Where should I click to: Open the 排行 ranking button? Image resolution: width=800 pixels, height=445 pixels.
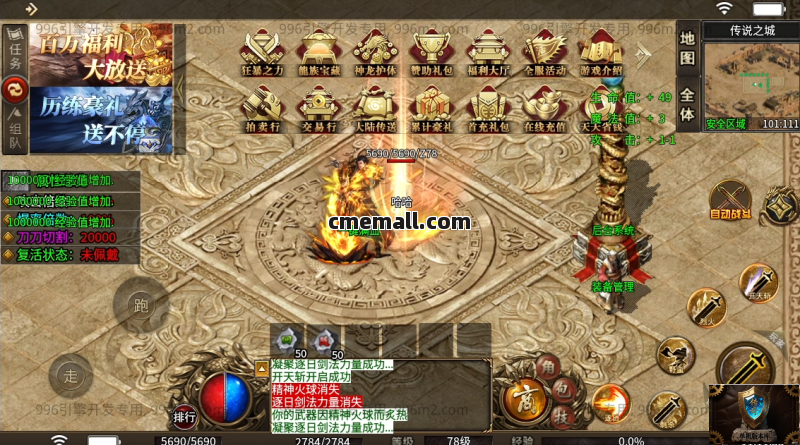184,417
